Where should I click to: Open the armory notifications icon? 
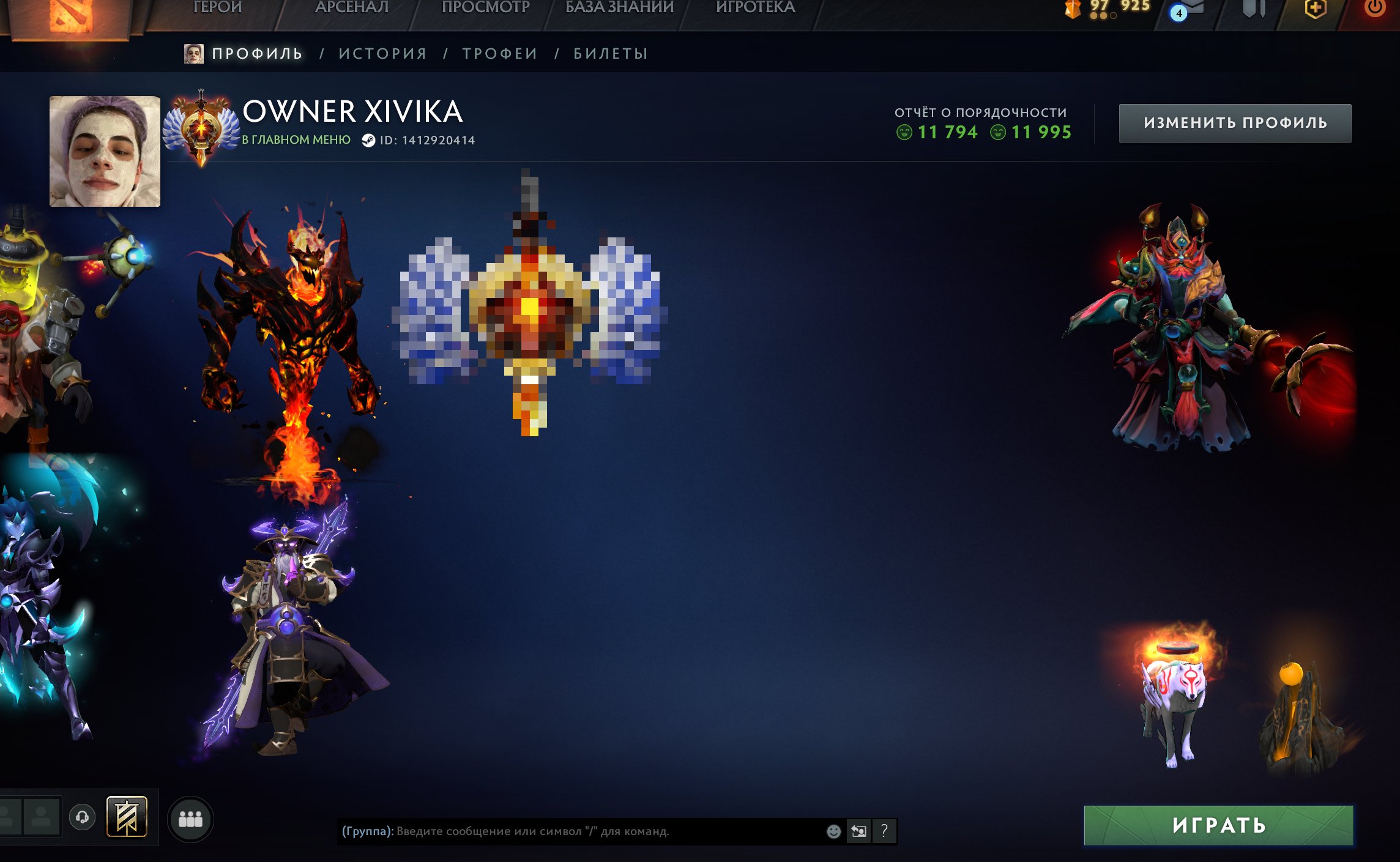click(x=1255, y=9)
